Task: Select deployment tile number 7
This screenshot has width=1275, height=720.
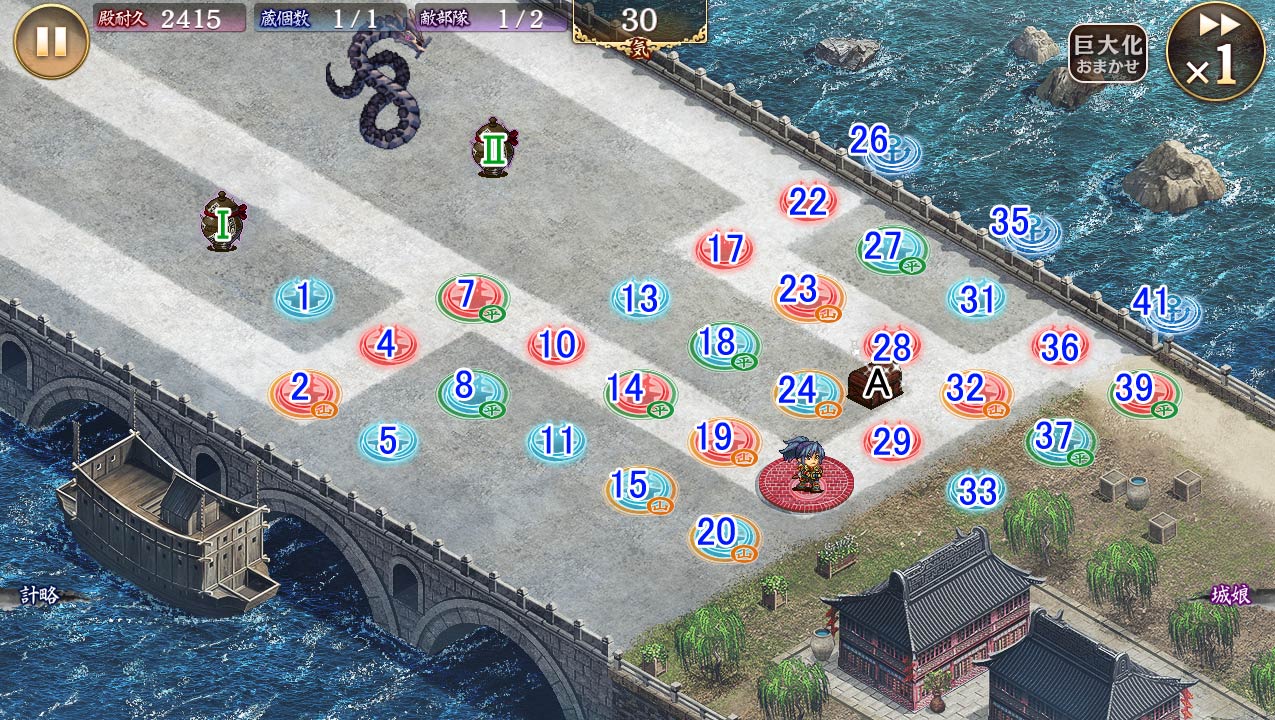Action: point(472,296)
